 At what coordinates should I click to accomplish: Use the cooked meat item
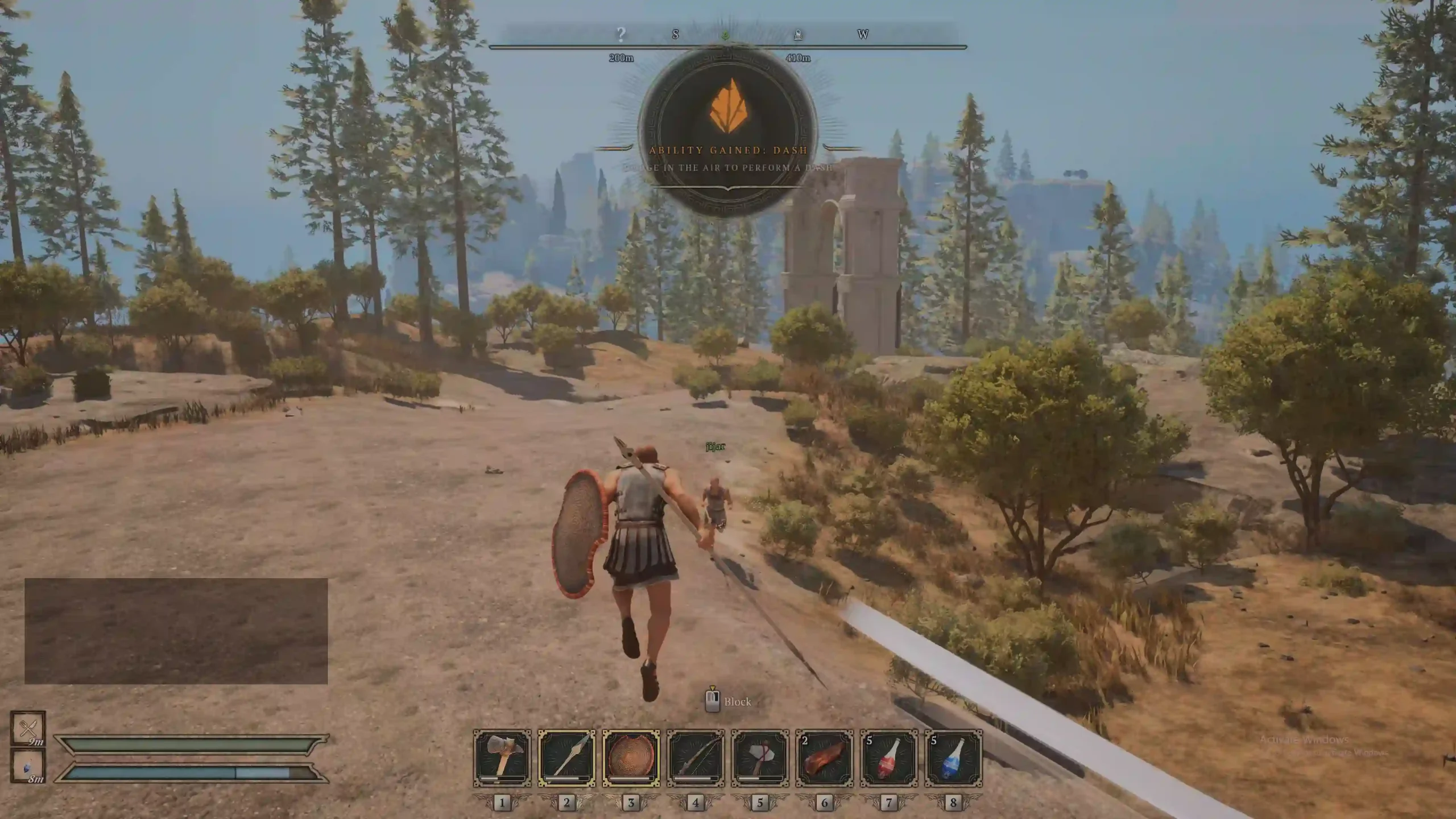824,758
